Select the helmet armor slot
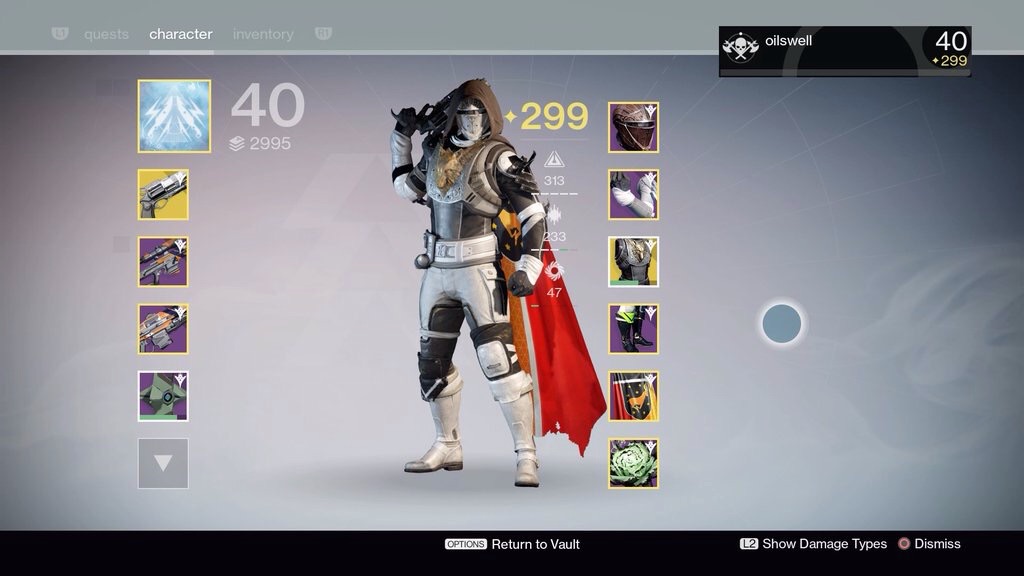The height and width of the screenshot is (576, 1024). [x=633, y=127]
